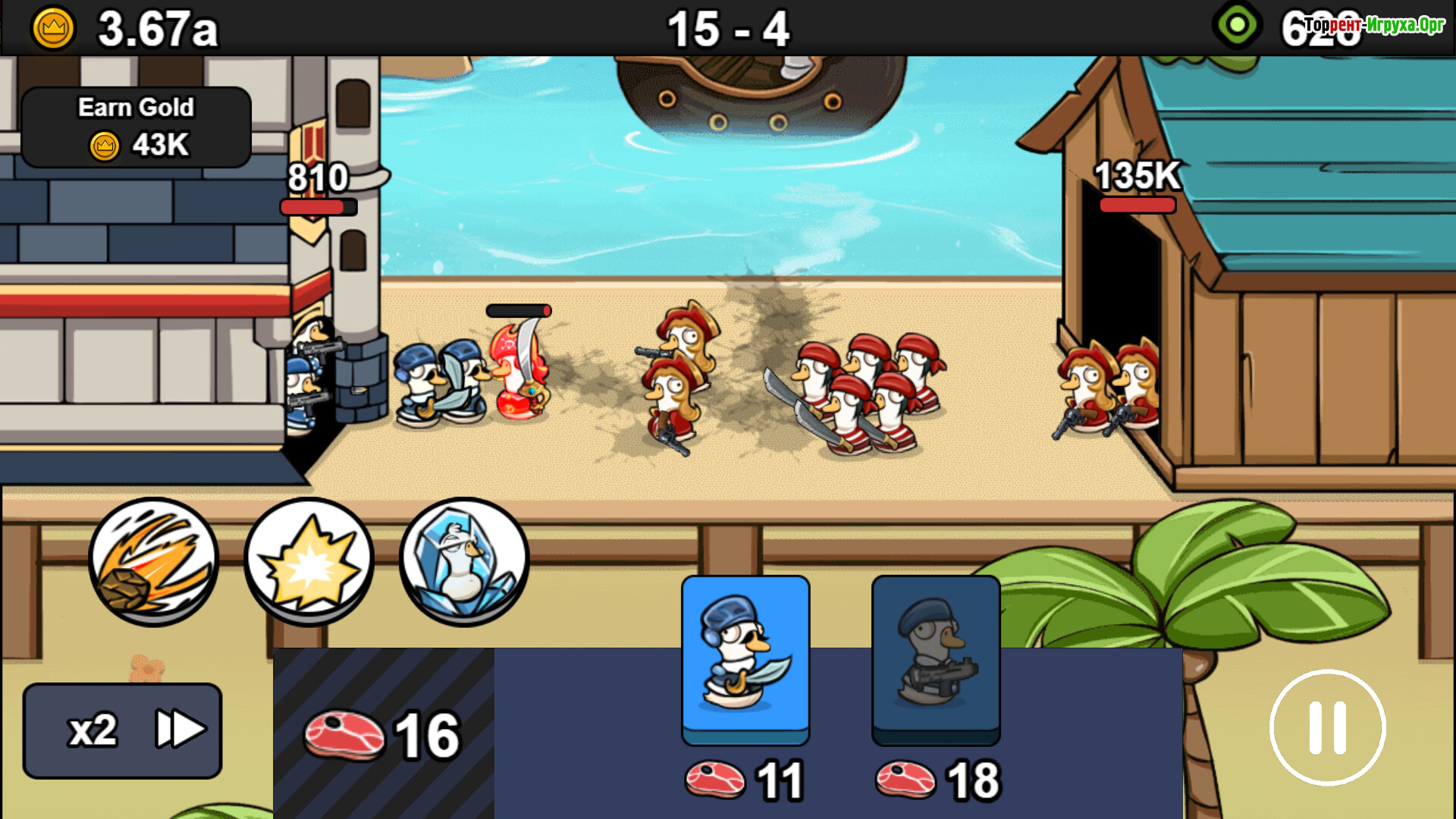
Task: Select the gunner goose unit card
Action: [x=936, y=660]
